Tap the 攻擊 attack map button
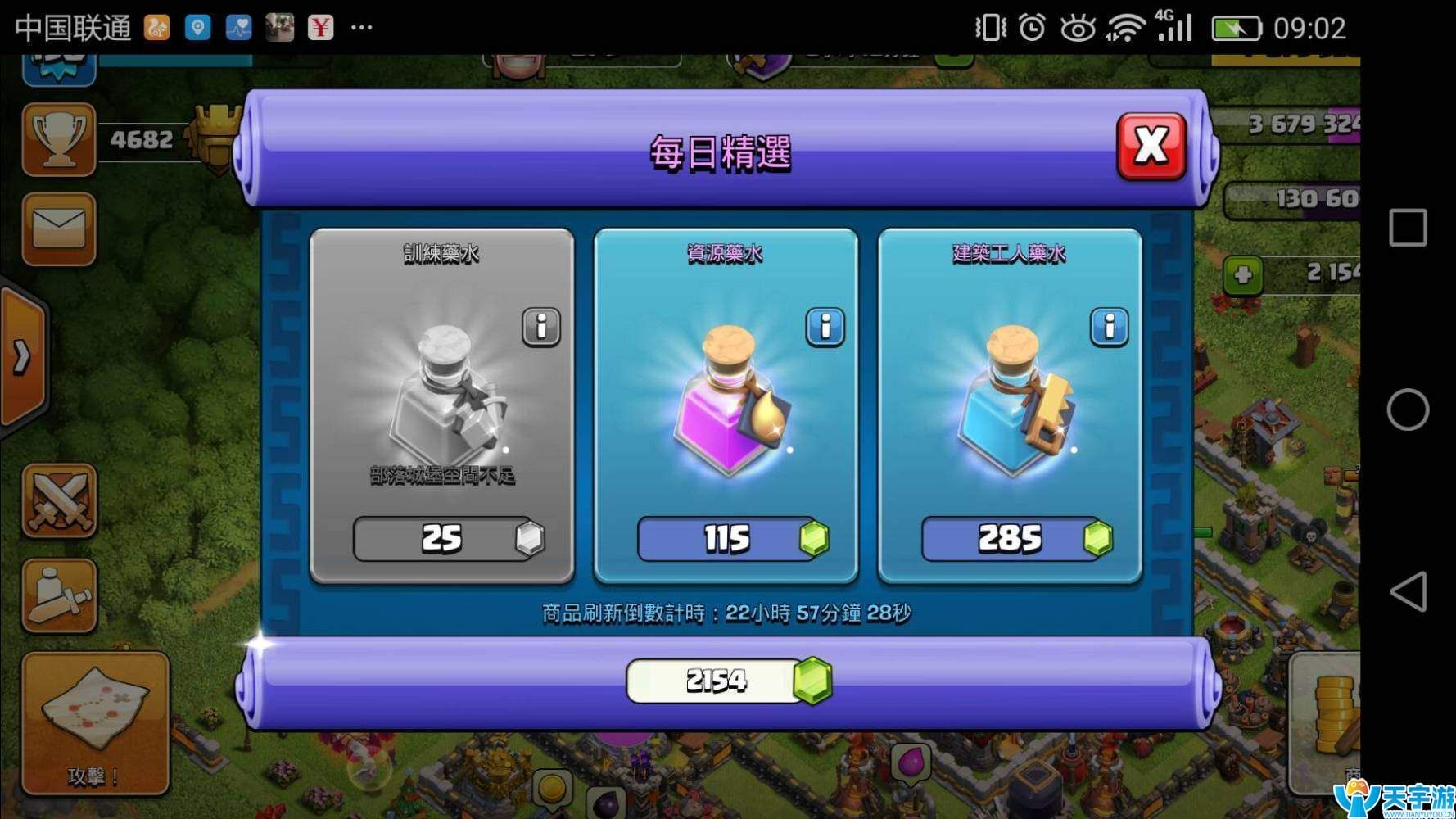1456x819 pixels. [x=95, y=722]
